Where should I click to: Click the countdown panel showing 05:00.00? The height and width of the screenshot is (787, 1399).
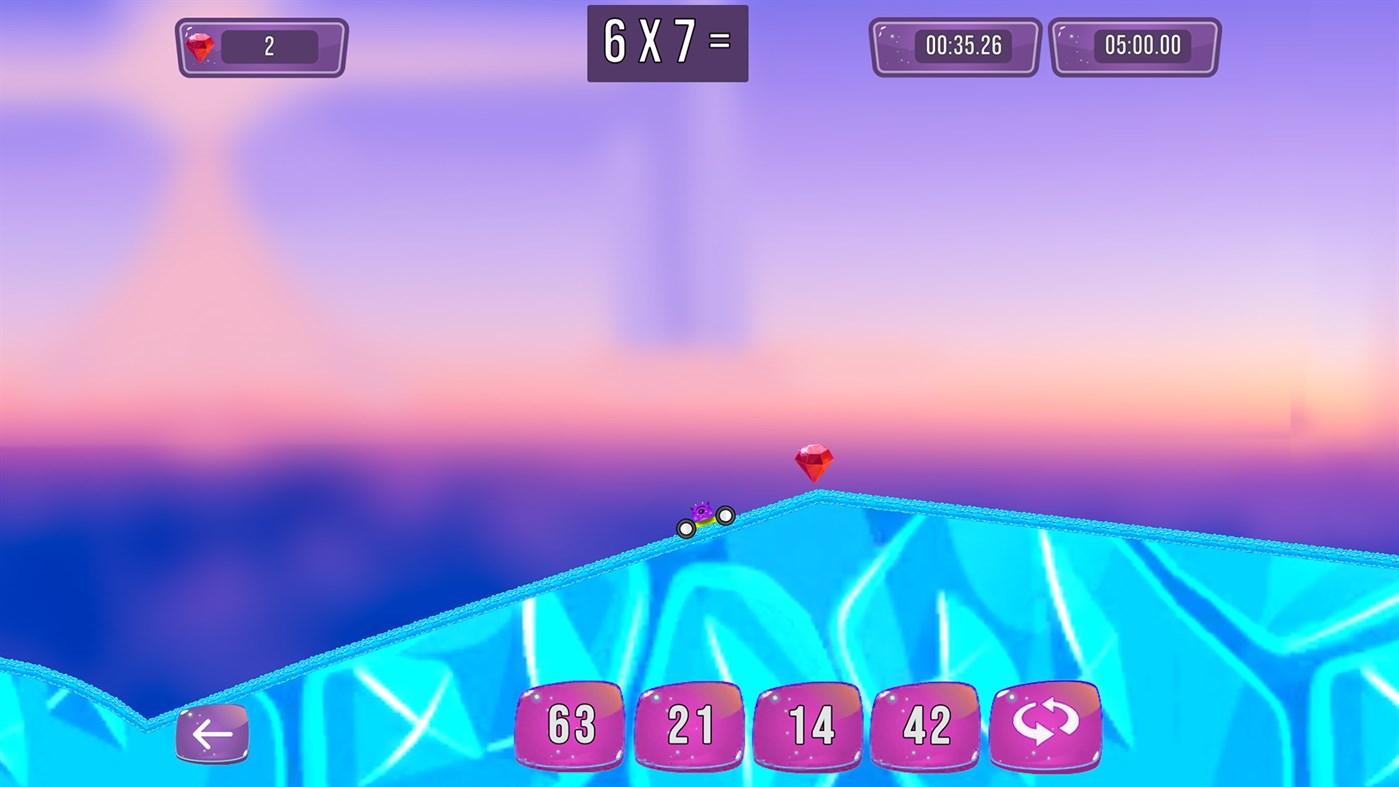click(1134, 45)
